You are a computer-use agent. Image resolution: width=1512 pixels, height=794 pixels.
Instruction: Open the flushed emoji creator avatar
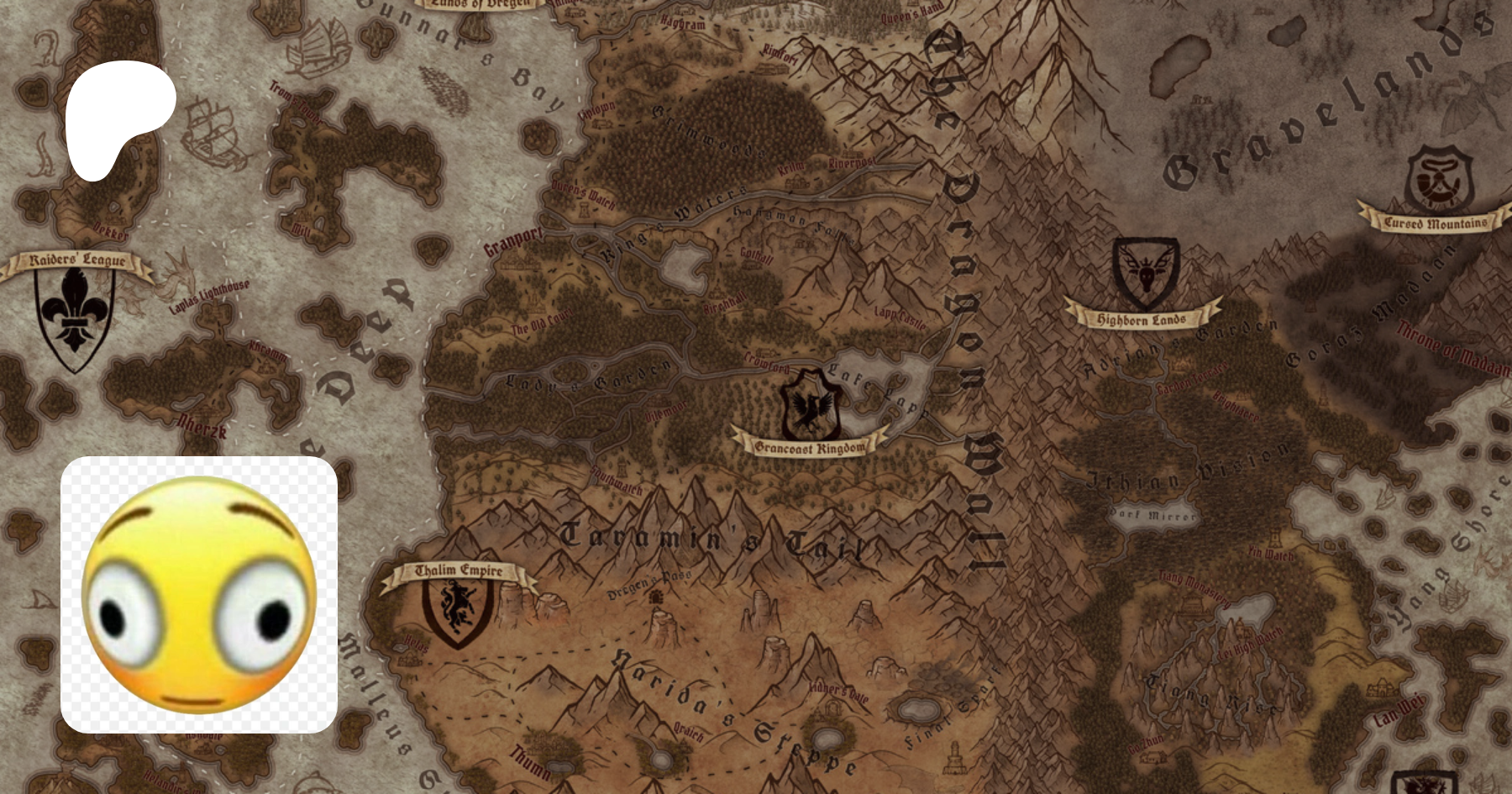(x=199, y=594)
